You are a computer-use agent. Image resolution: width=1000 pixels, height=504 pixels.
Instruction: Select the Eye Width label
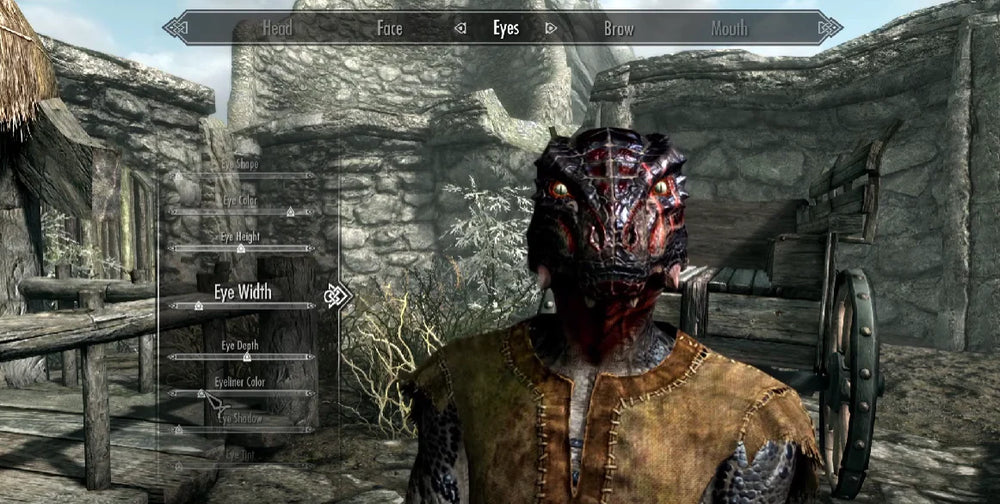[x=242, y=292]
